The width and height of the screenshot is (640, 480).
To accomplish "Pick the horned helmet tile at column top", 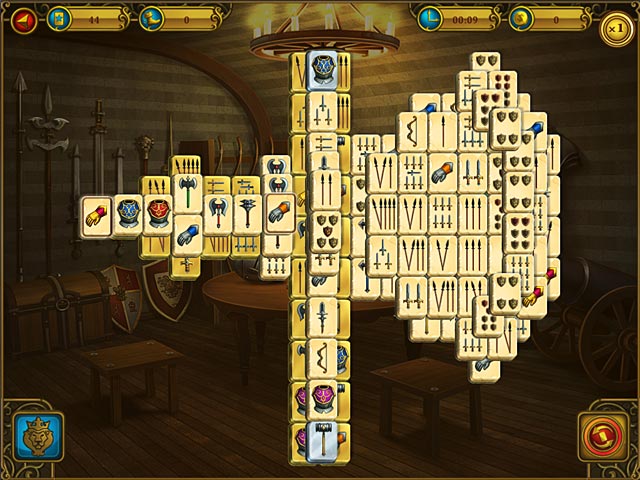I will 321,69.
